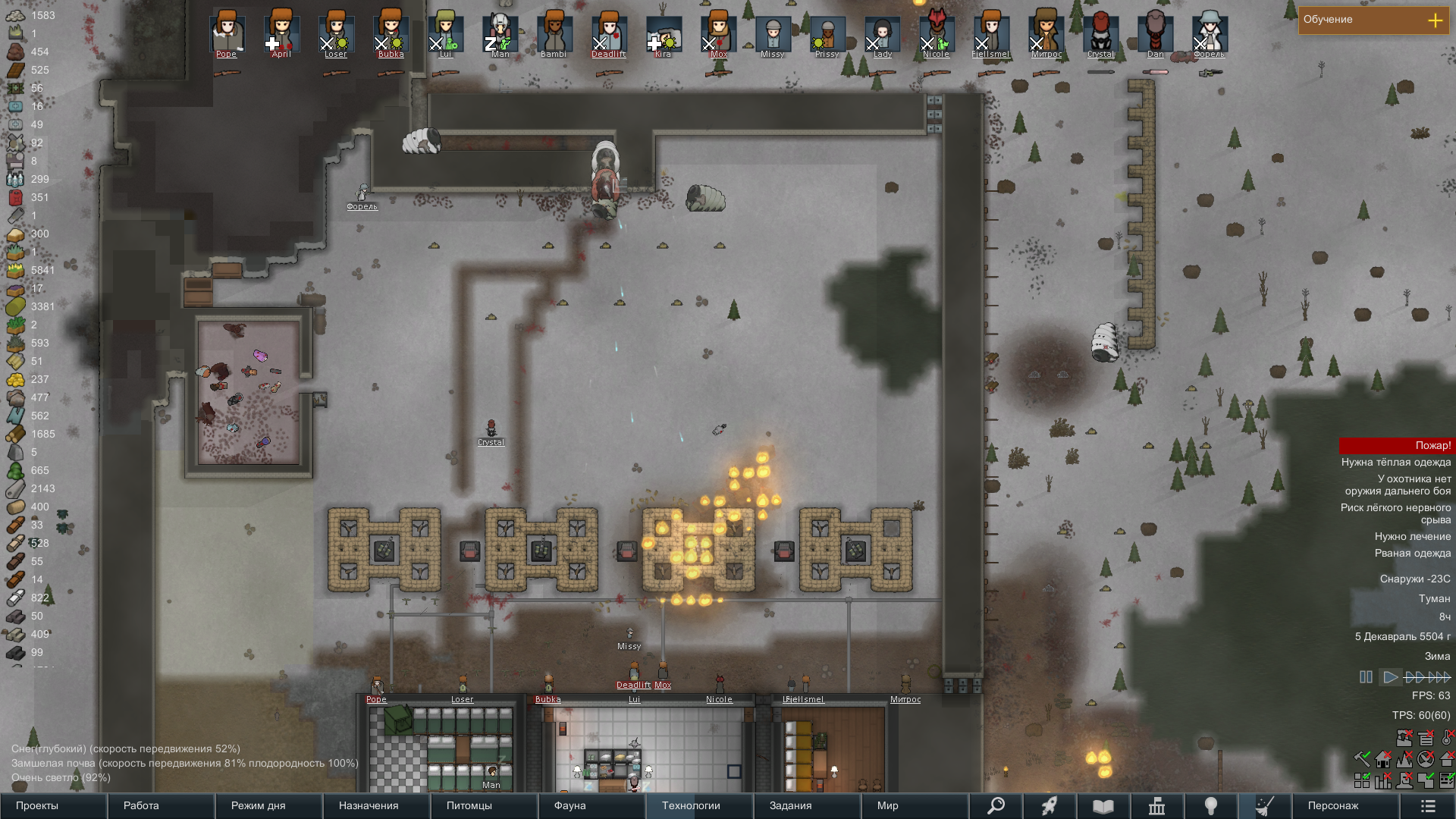Open the Технологии research tab

(699, 805)
